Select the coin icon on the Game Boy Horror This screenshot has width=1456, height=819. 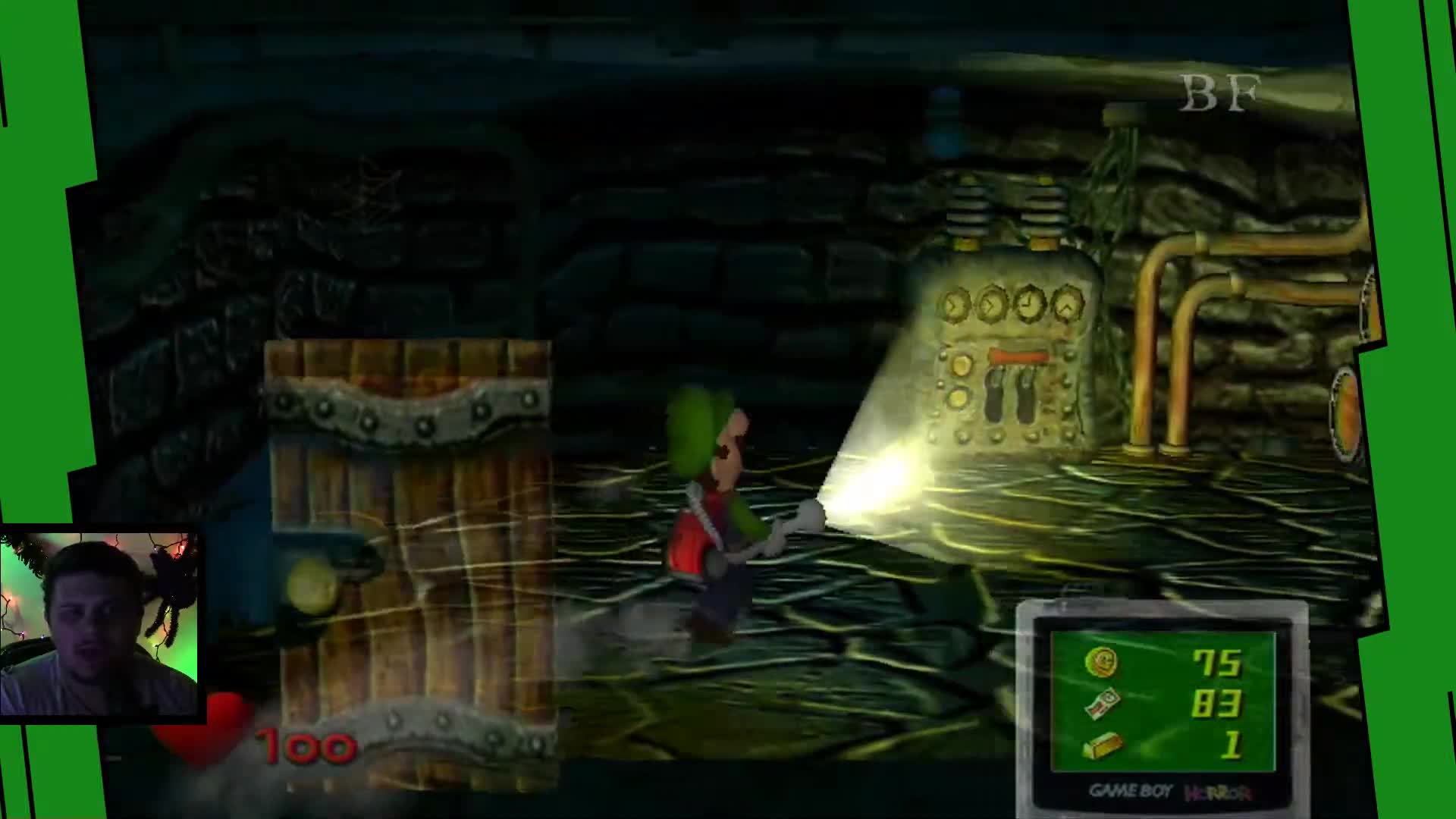click(x=1100, y=662)
